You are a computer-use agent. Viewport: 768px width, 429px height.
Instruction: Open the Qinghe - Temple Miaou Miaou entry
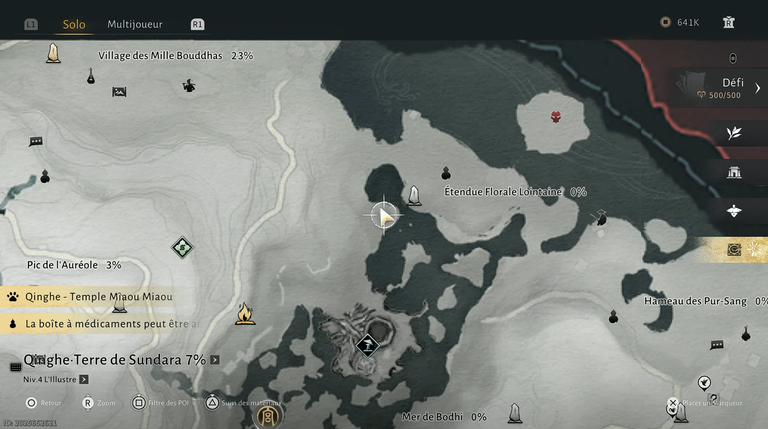pos(98,296)
